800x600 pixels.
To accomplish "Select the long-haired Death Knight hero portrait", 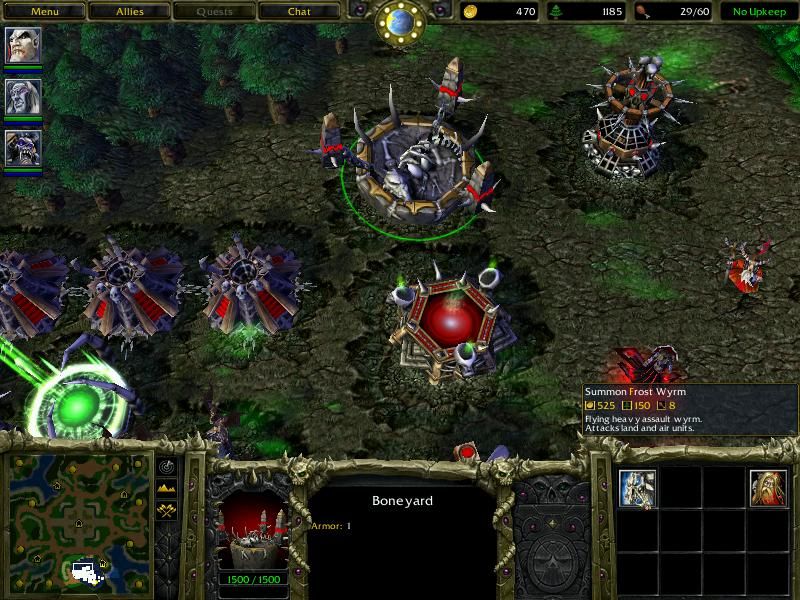I will tap(23, 97).
